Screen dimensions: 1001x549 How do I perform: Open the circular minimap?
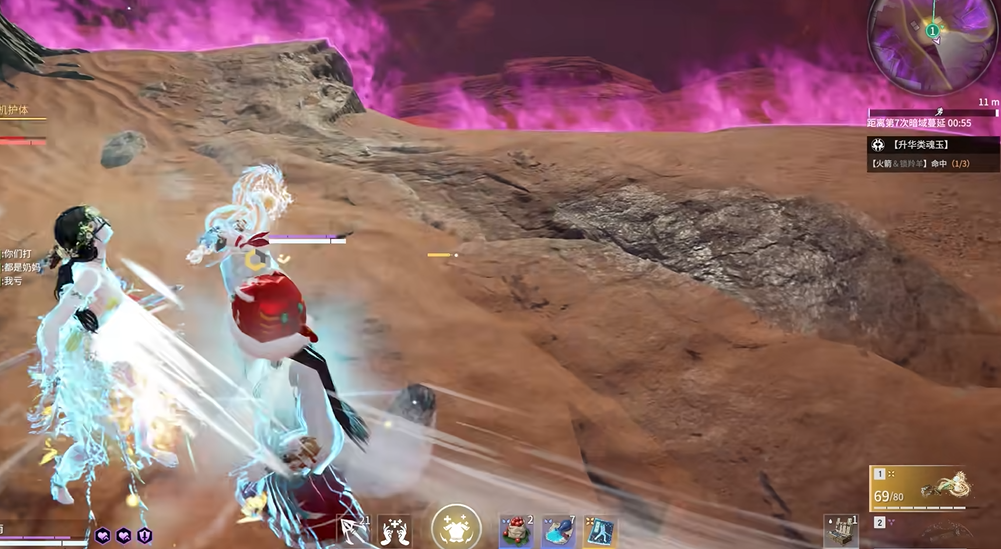[932, 46]
